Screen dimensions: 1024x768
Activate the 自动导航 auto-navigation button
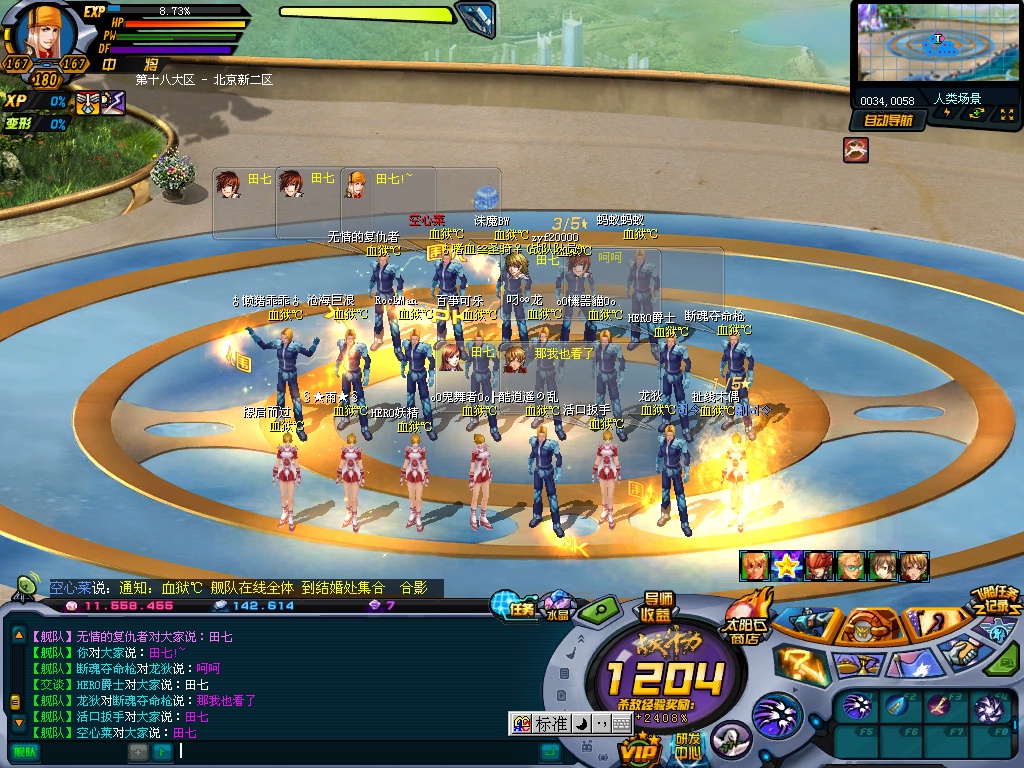point(888,120)
